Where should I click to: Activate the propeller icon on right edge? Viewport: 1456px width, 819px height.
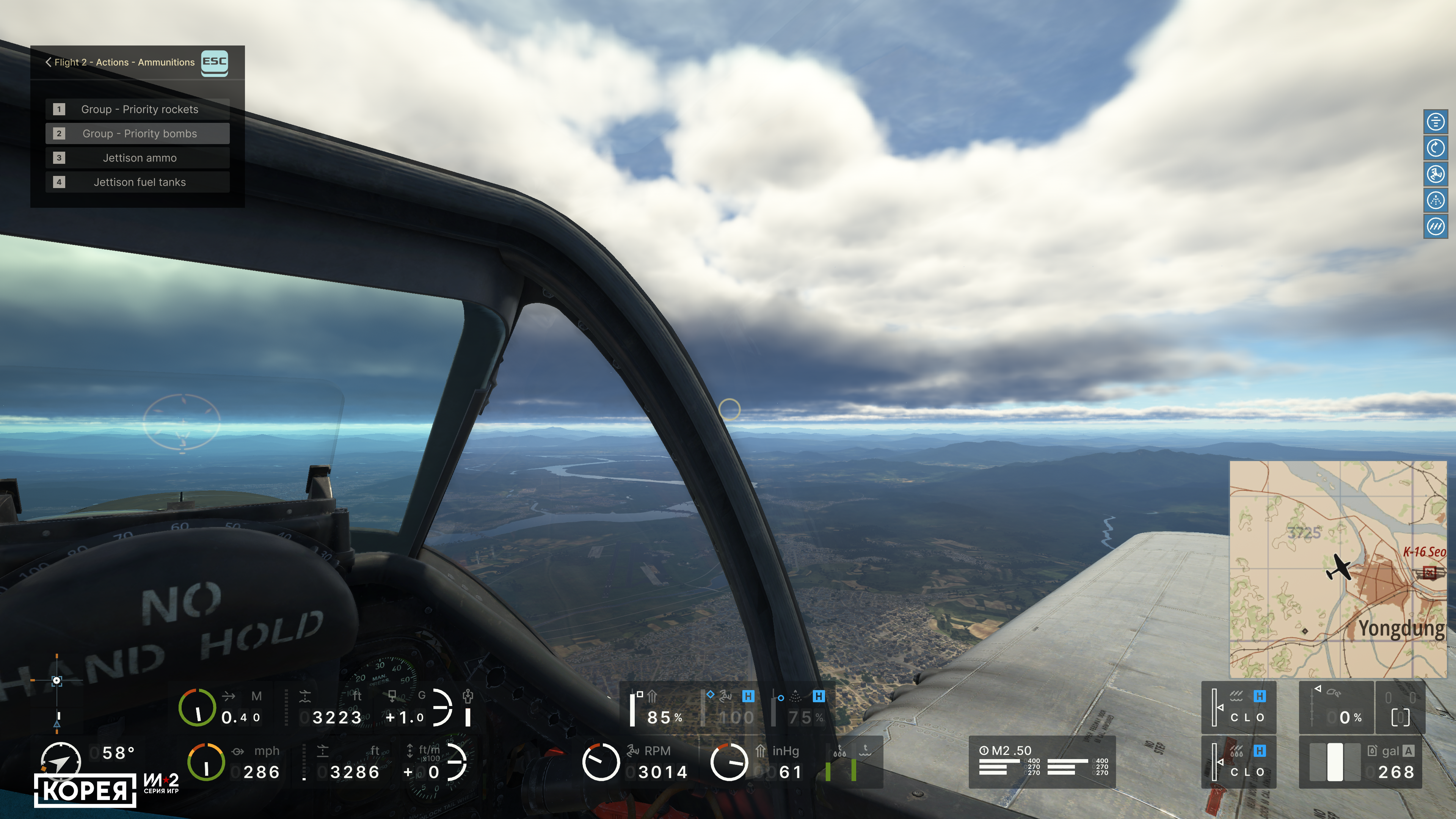coord(1435,174)
